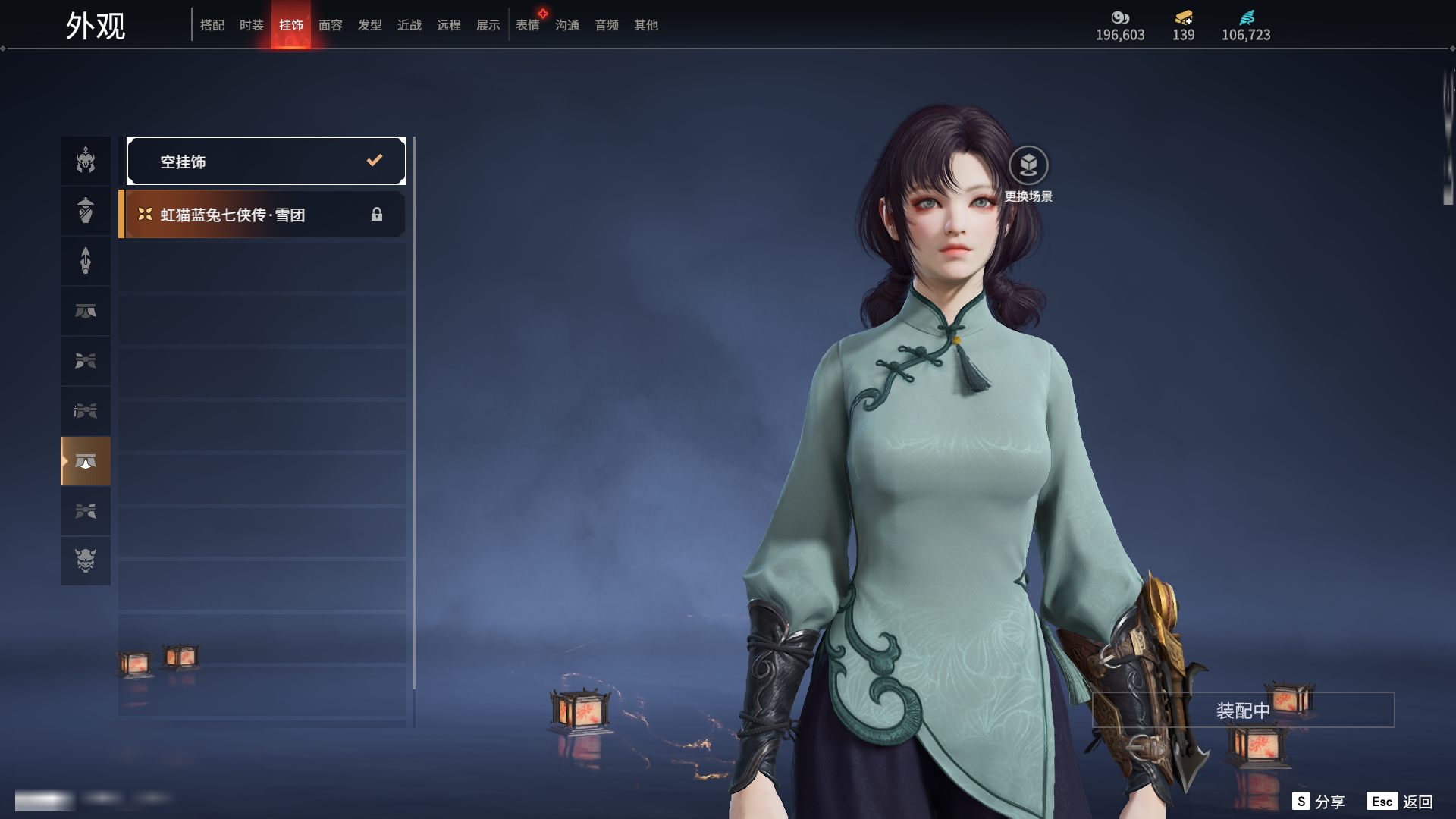Viewport: 1456px width, 819px height.
Task: Switch to the 搭配 tab
Action: 212,25
